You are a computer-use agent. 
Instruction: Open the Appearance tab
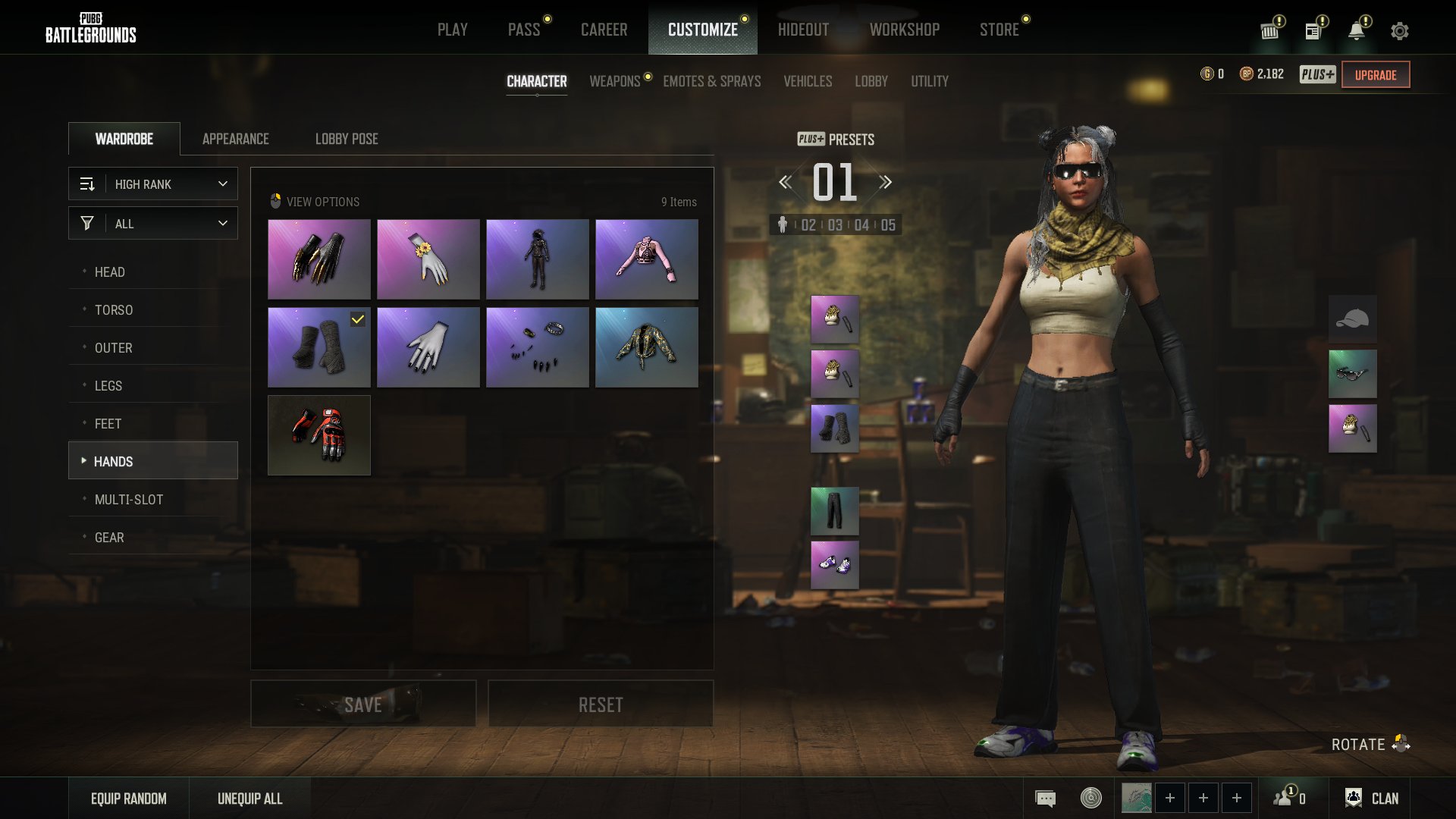(x=235, y=139)
